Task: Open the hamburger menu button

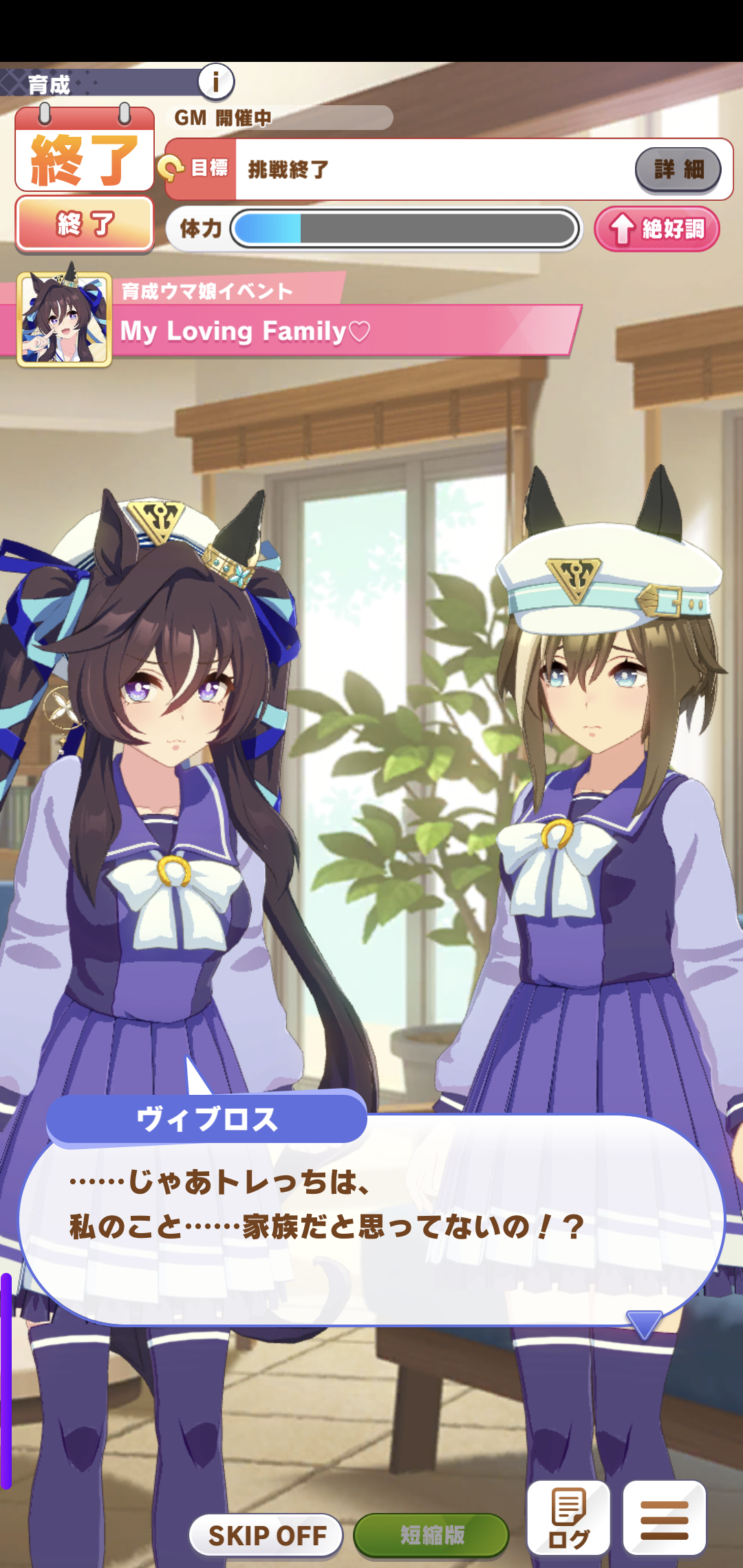Action: pyautogui.click(x=664, y=1518)
